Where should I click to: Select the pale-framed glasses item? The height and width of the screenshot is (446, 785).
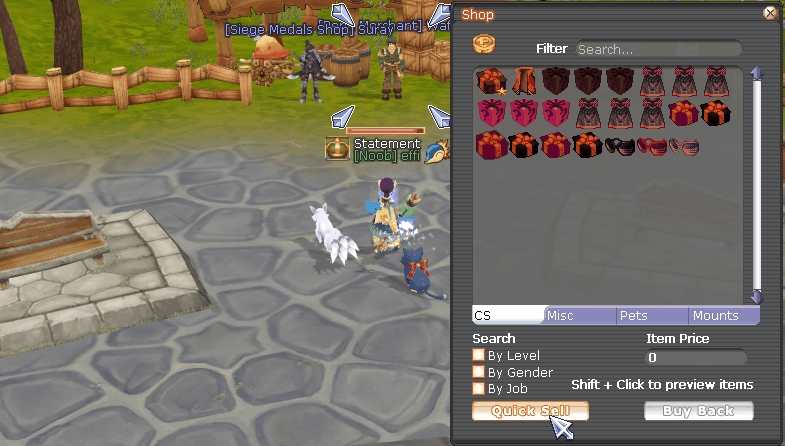click(x=684, y=146)
